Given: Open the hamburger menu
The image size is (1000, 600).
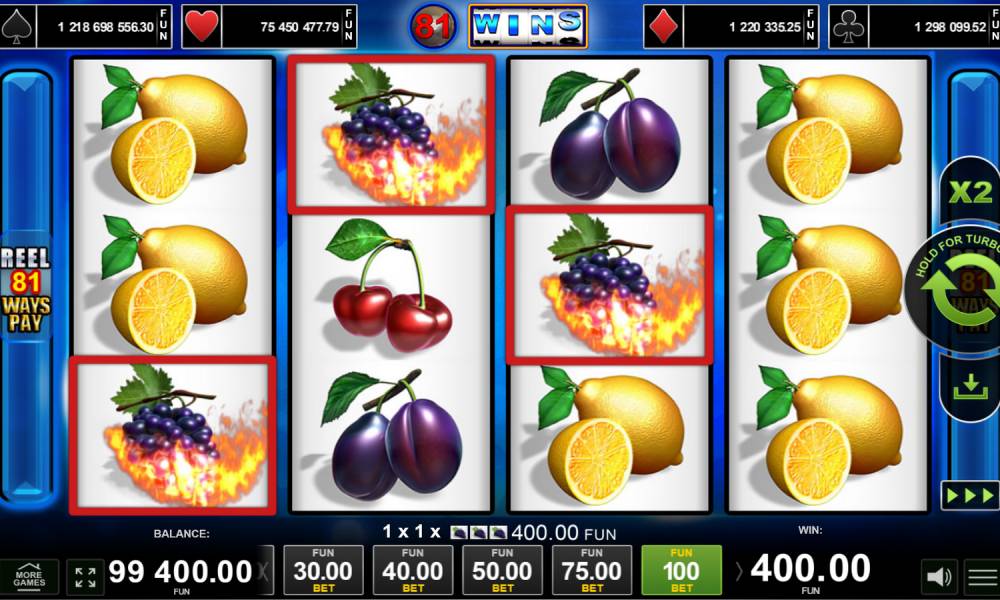Looking at the screenshot, I should [x=982, y=576].
